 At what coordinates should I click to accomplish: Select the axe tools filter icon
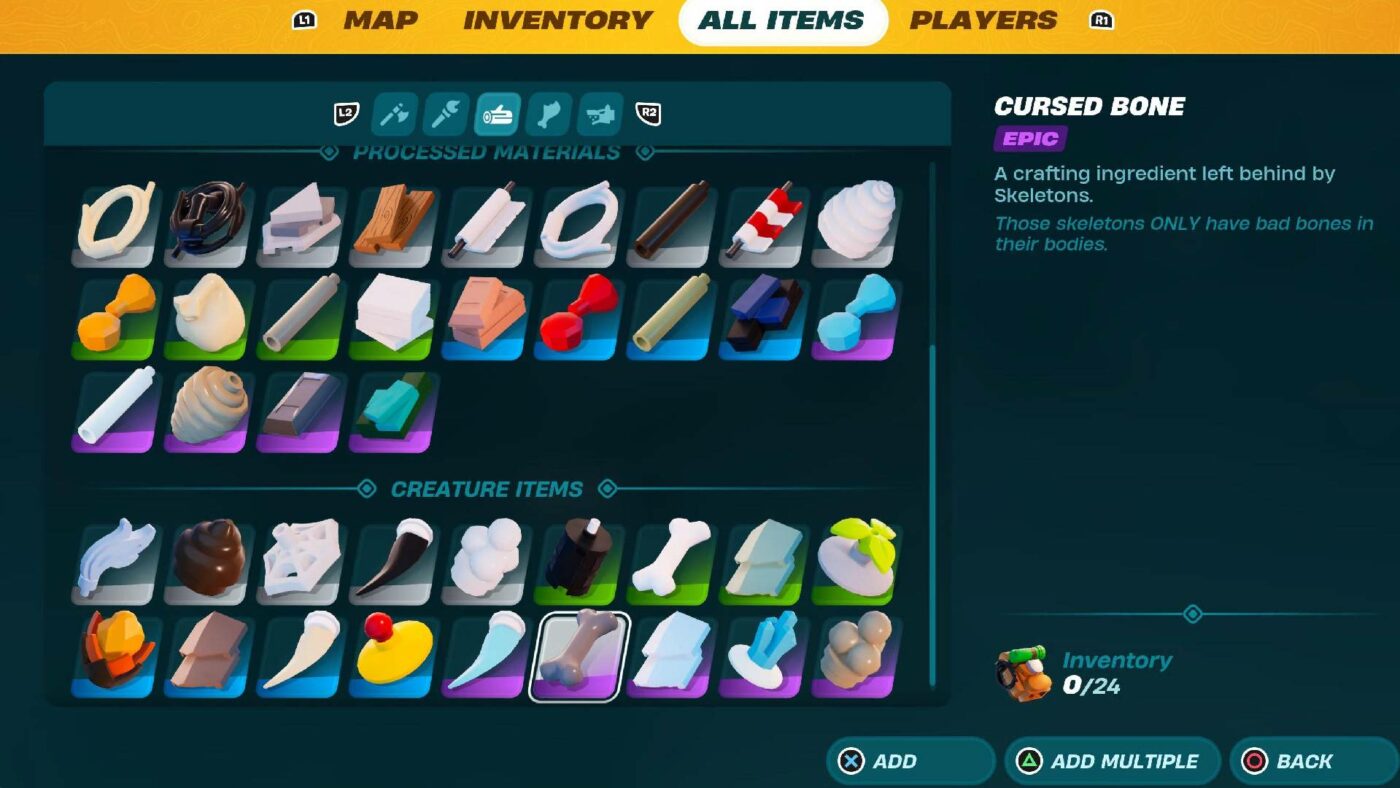point(392,113)
